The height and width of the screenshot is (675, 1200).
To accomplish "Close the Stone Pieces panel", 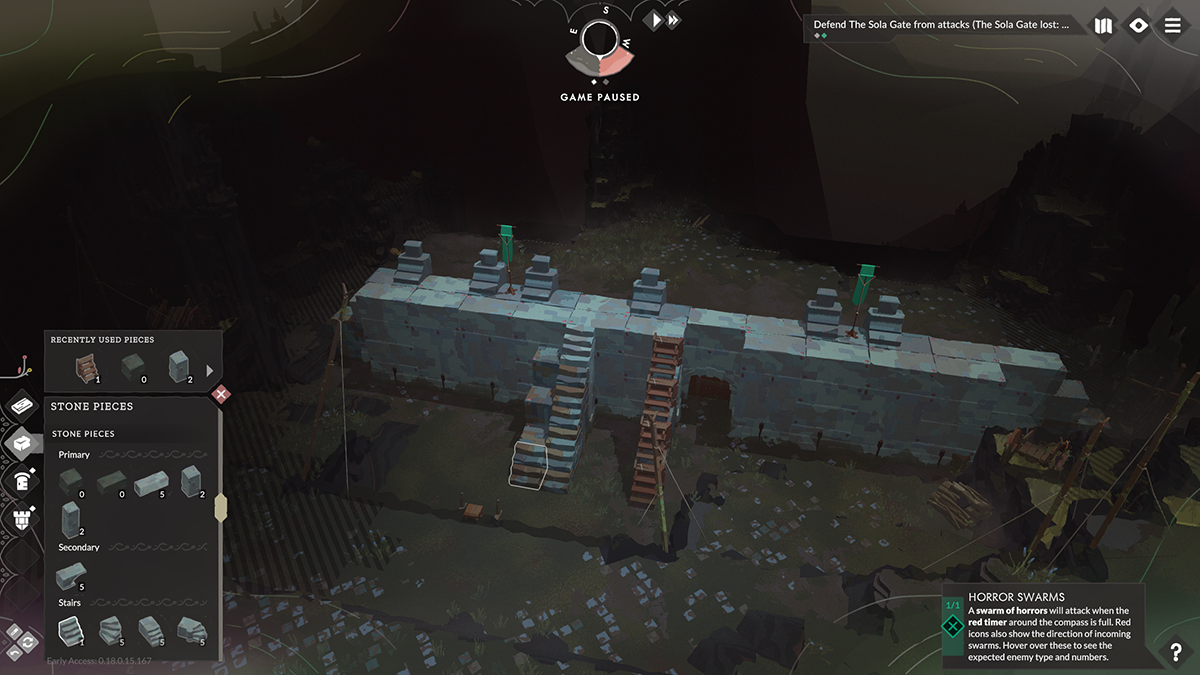I will pos(222,394).
